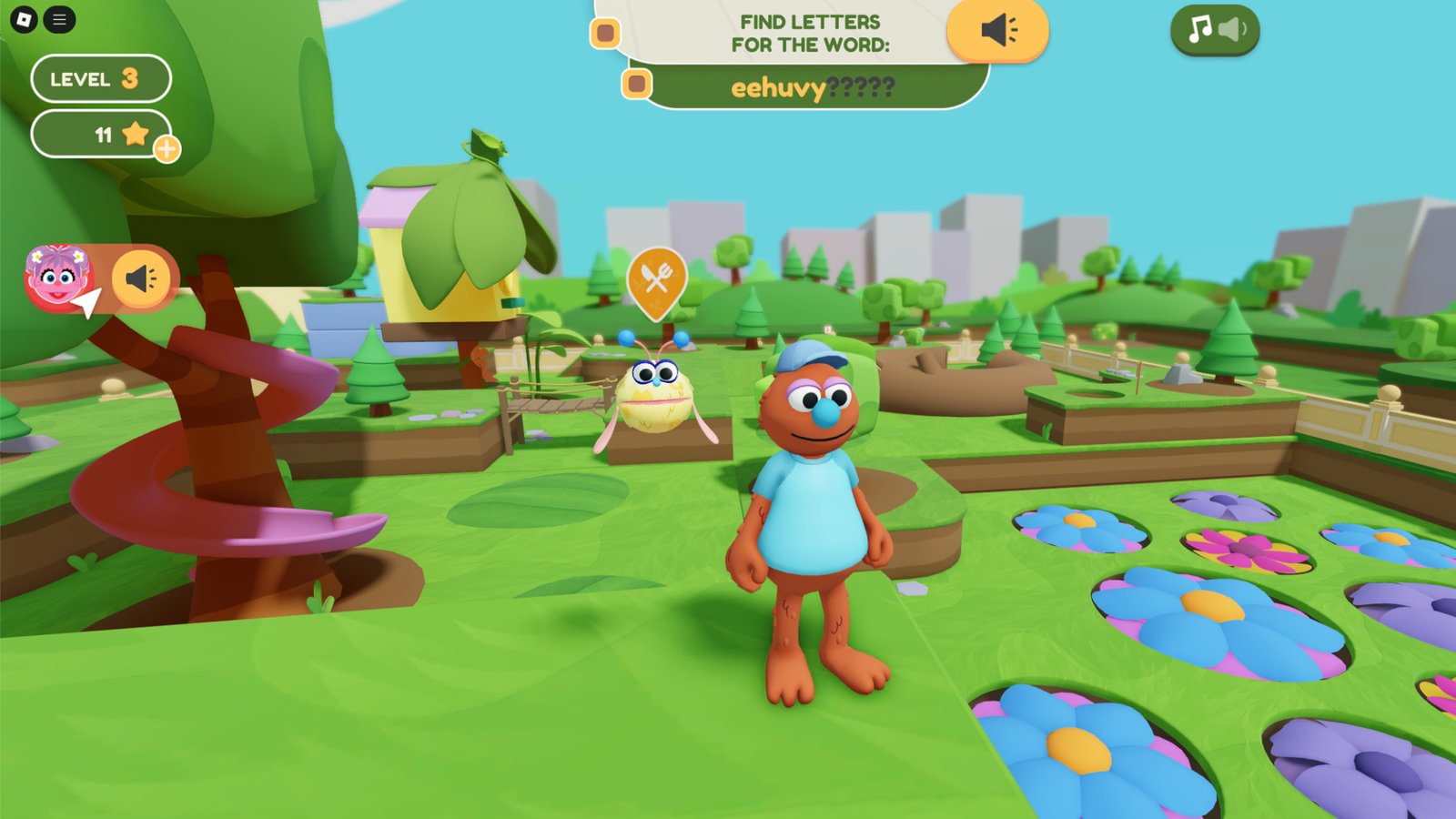Toggle the music and sound button
Screen dimensions: 1456x819
[1215, 30]
